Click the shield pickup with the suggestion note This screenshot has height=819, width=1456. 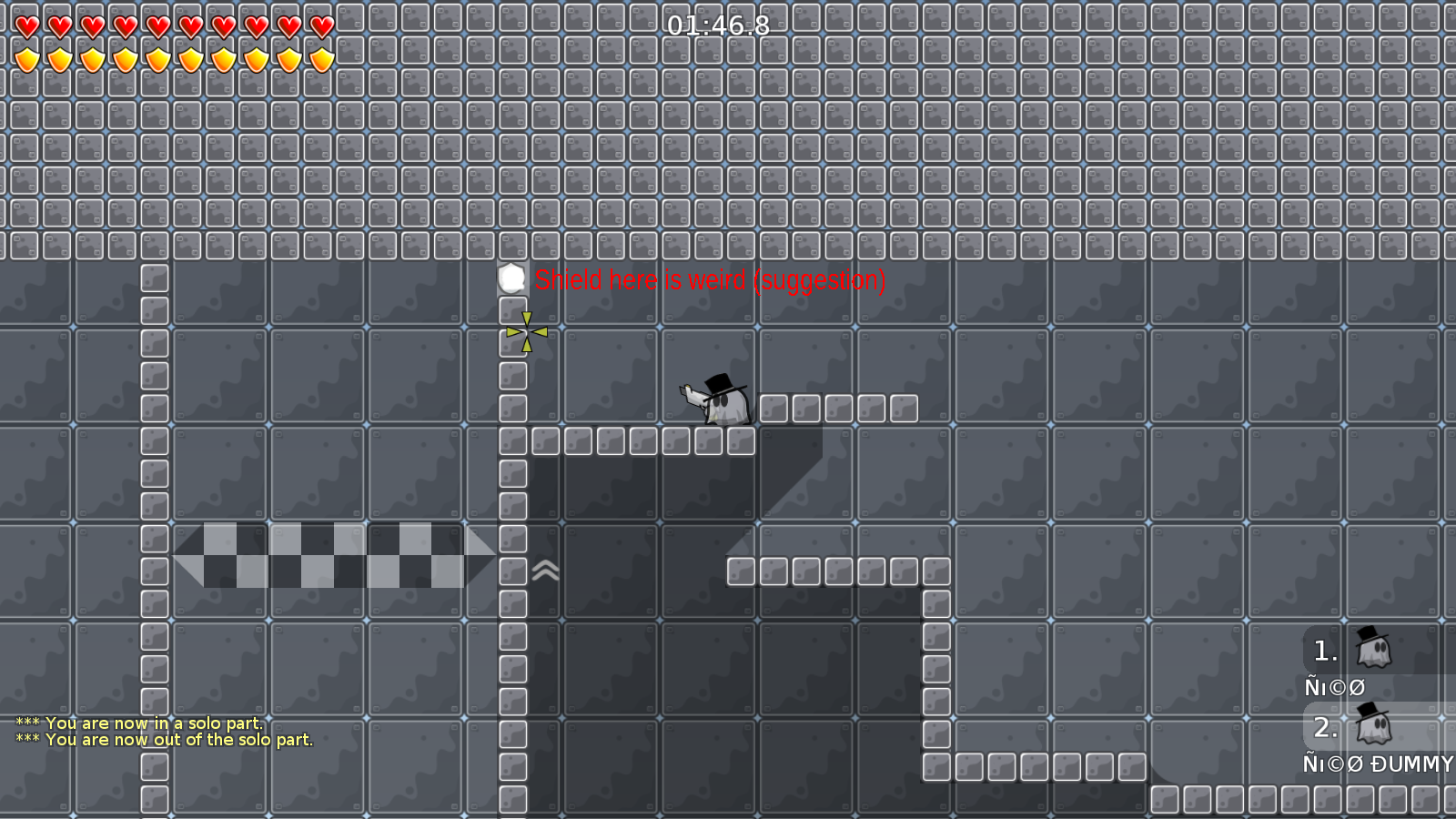[512, 278]
